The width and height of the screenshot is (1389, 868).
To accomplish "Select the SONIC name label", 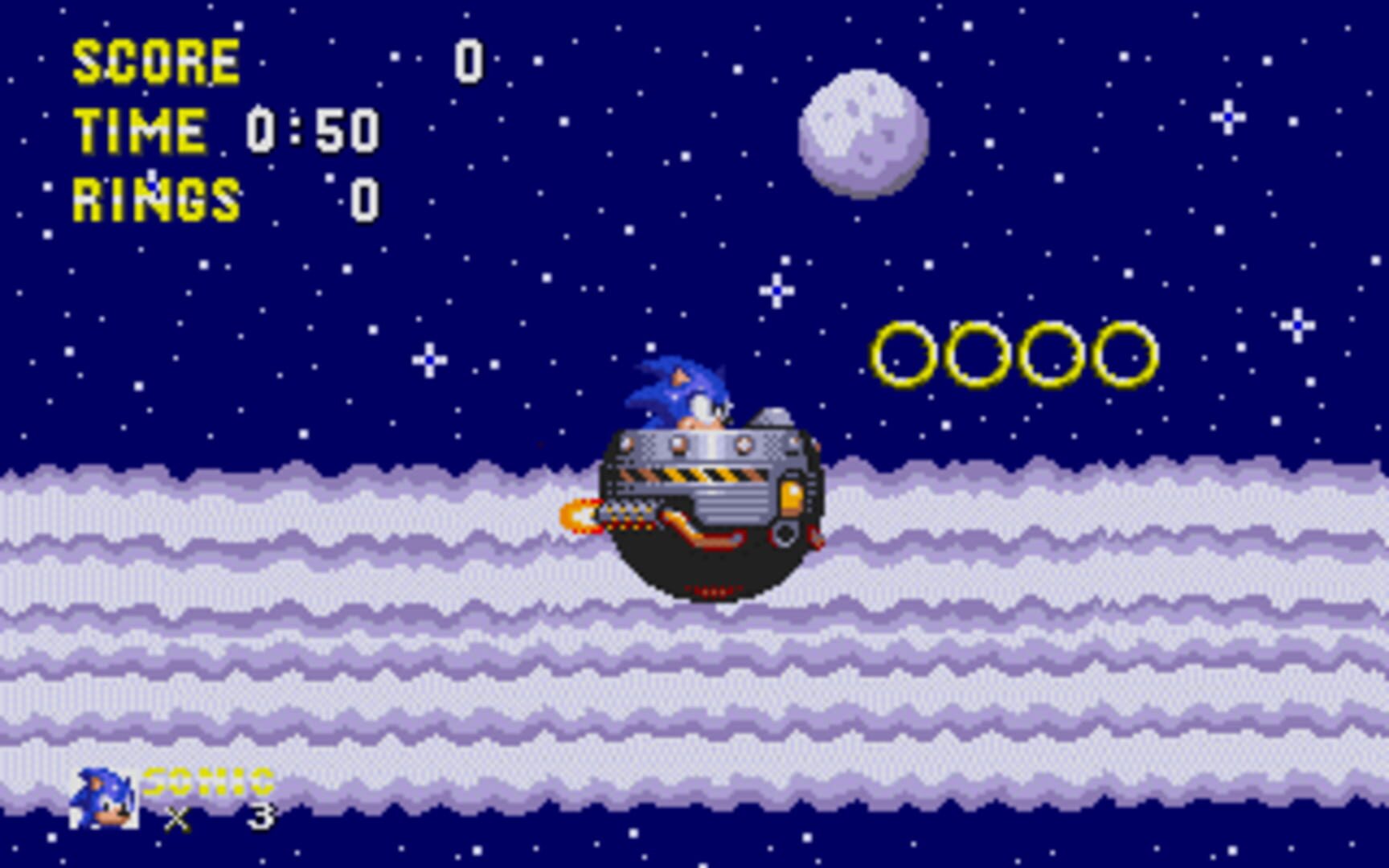I will pyautogui.click(x=205, y=781).
